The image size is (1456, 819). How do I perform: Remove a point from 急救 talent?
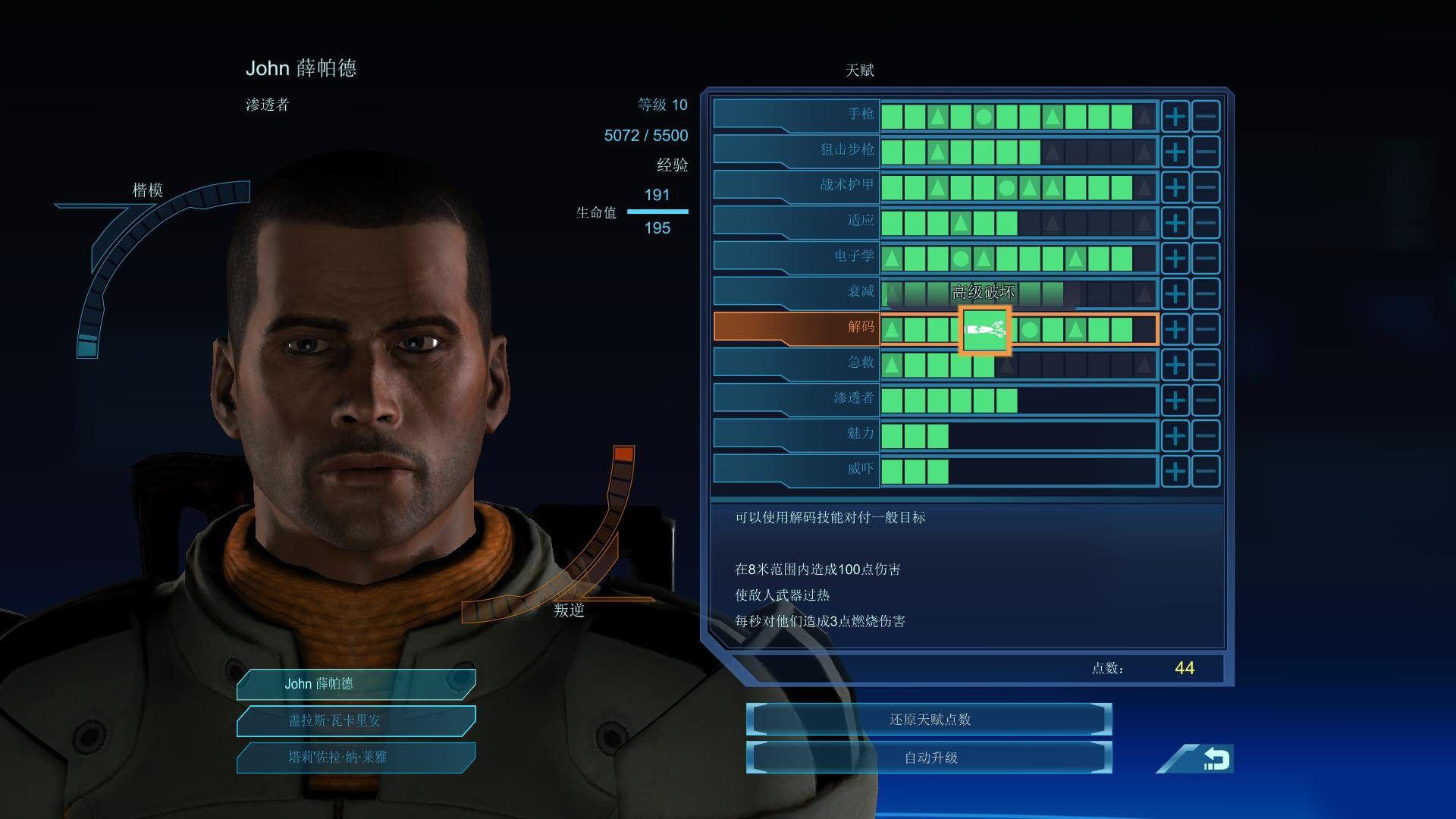[x=1206, y=365]
